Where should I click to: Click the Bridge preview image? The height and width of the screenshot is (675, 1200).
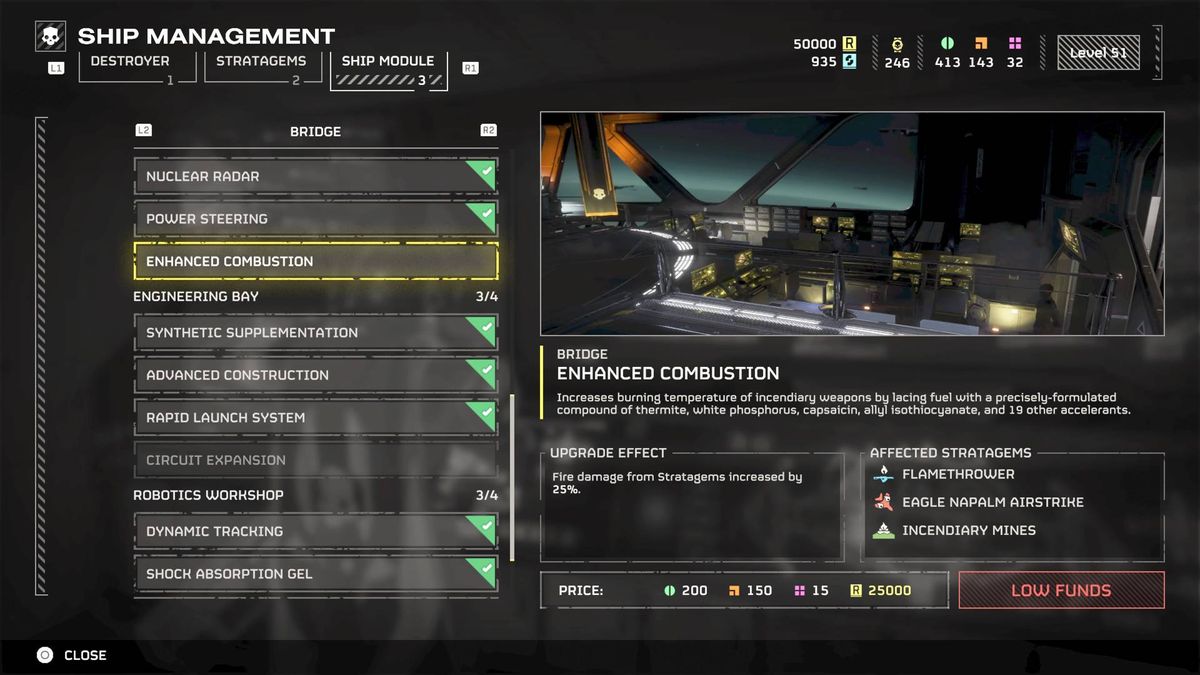click(852, 223)
